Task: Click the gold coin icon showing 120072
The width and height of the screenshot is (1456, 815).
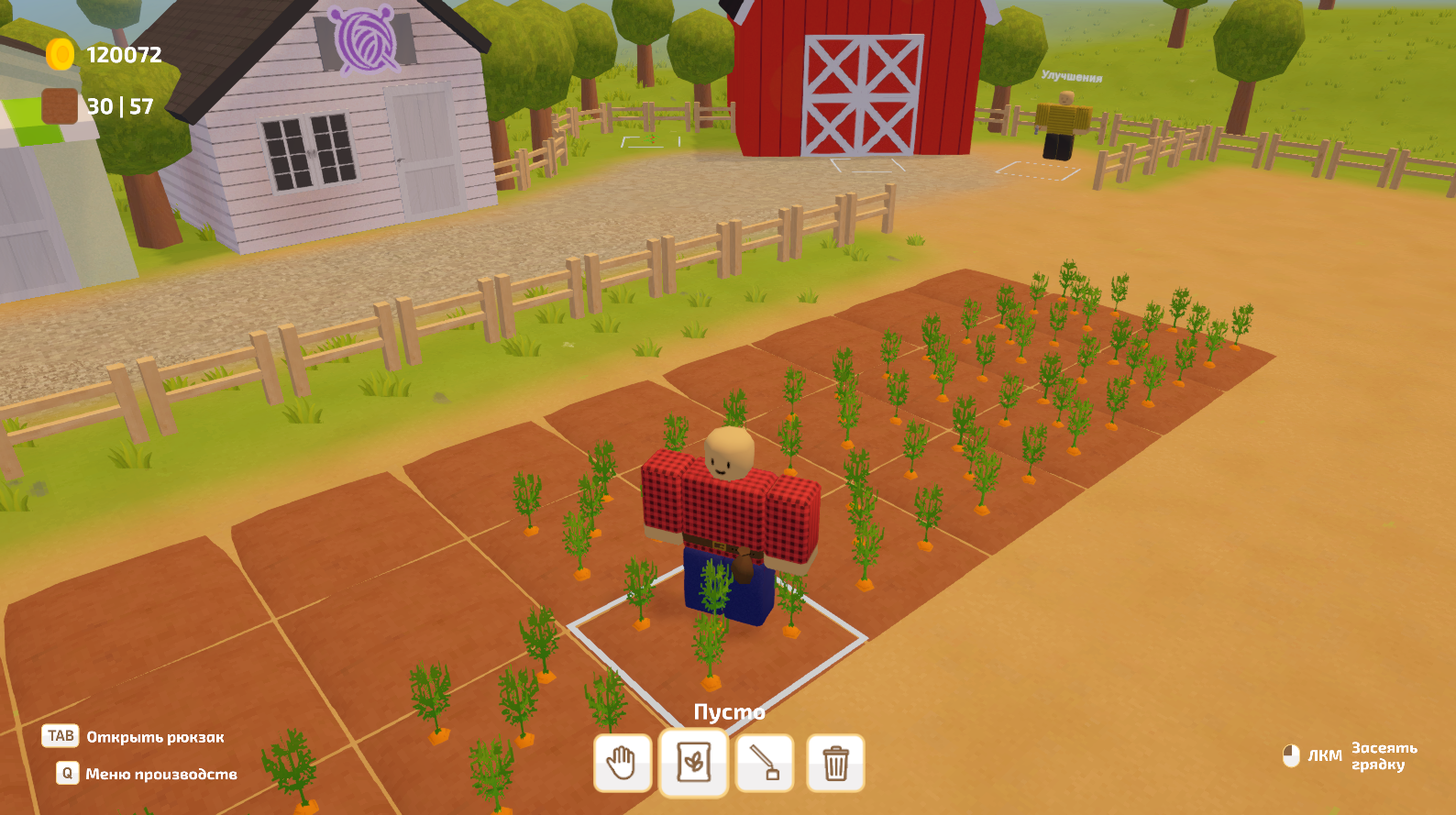Action: point(61,53)
